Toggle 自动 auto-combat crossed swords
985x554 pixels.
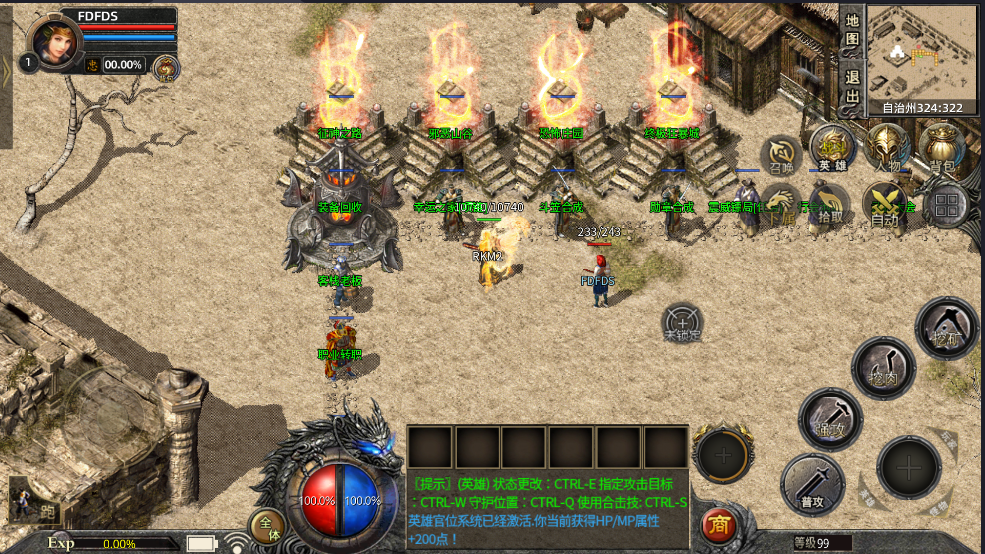click(885, 203)
